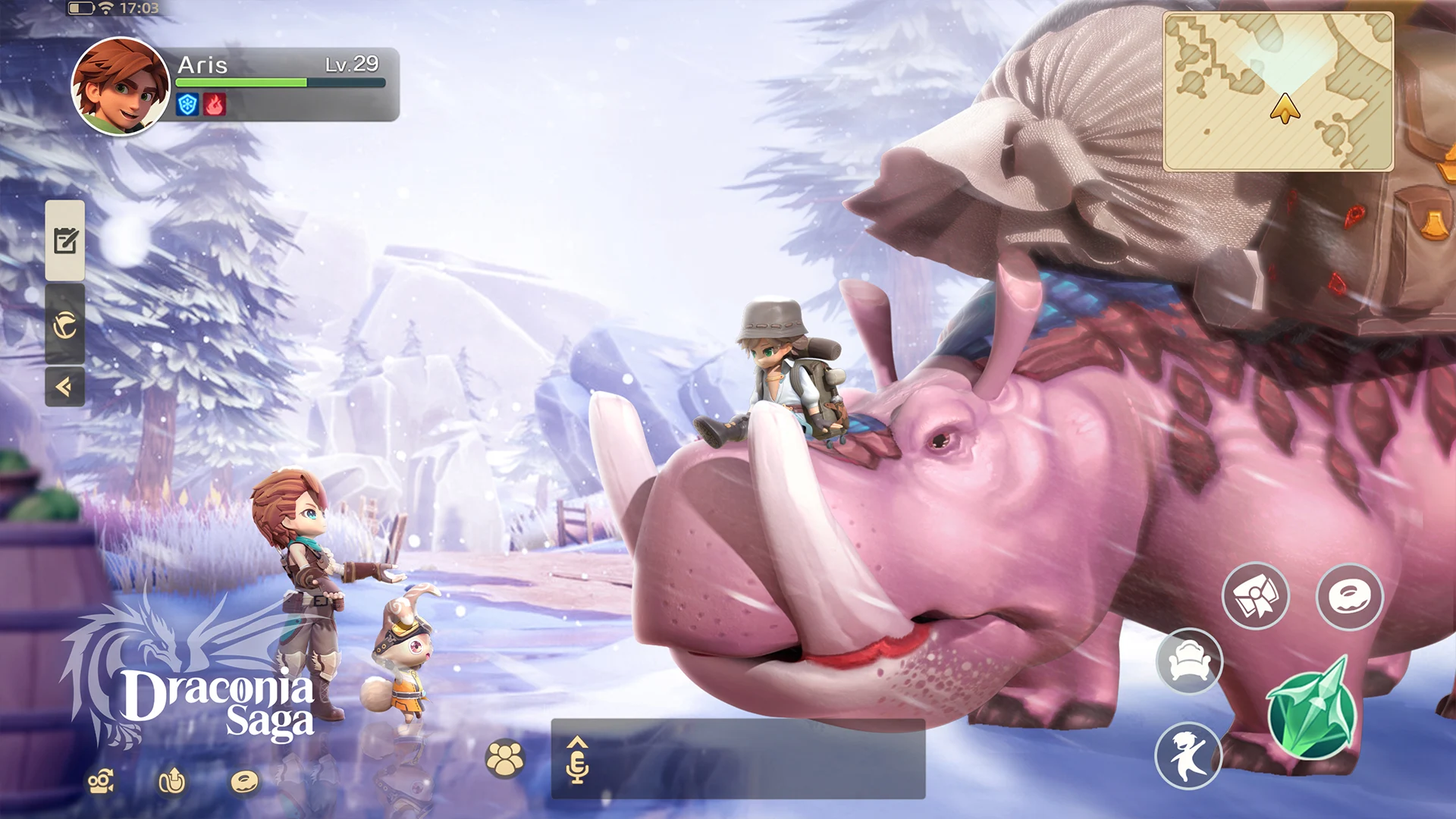
Task: Collapse the side panel with the arrow
Action: [x=65, y=388]
